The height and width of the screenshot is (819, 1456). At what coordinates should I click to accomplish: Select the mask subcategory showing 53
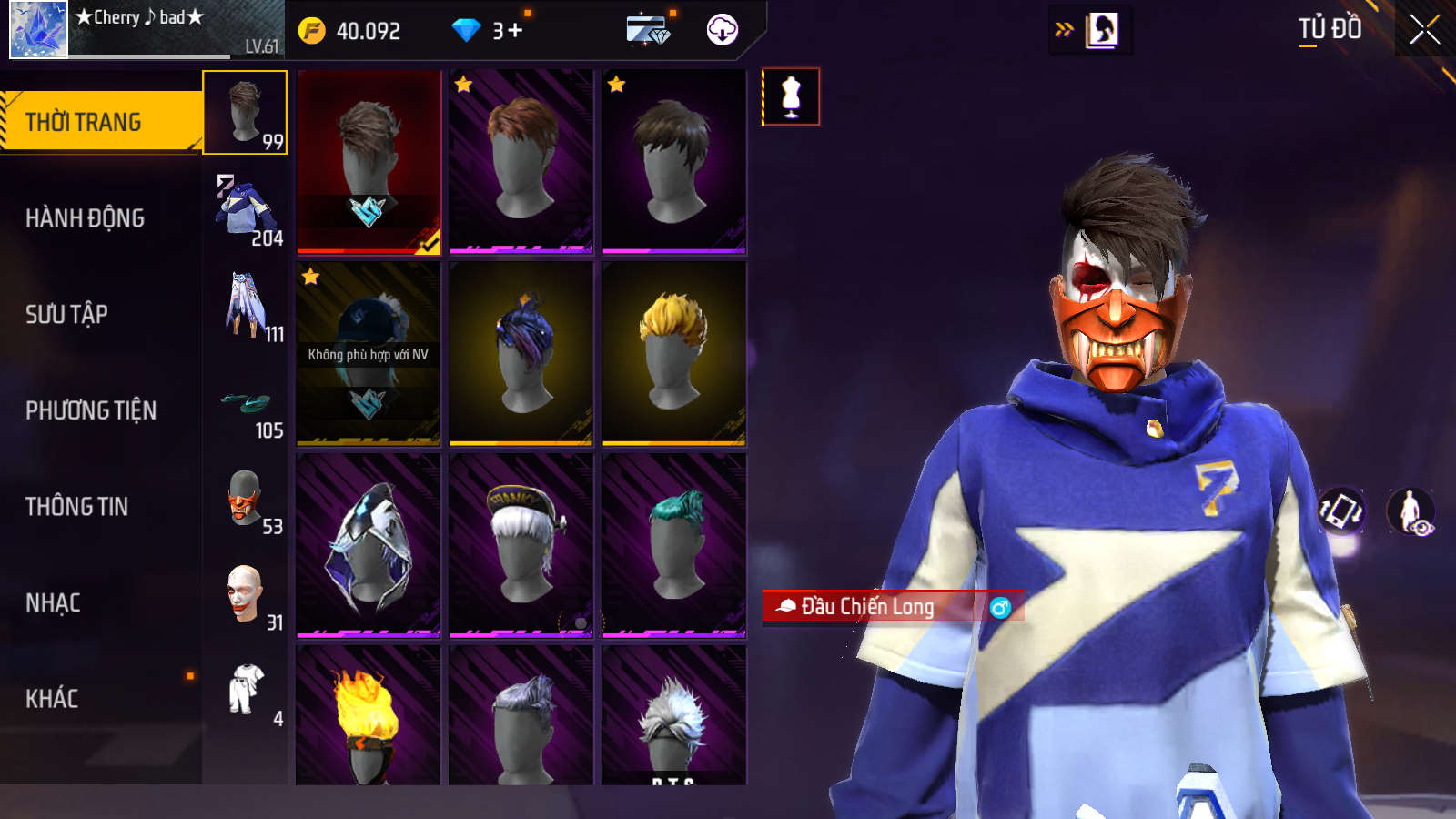click(245, 500)
